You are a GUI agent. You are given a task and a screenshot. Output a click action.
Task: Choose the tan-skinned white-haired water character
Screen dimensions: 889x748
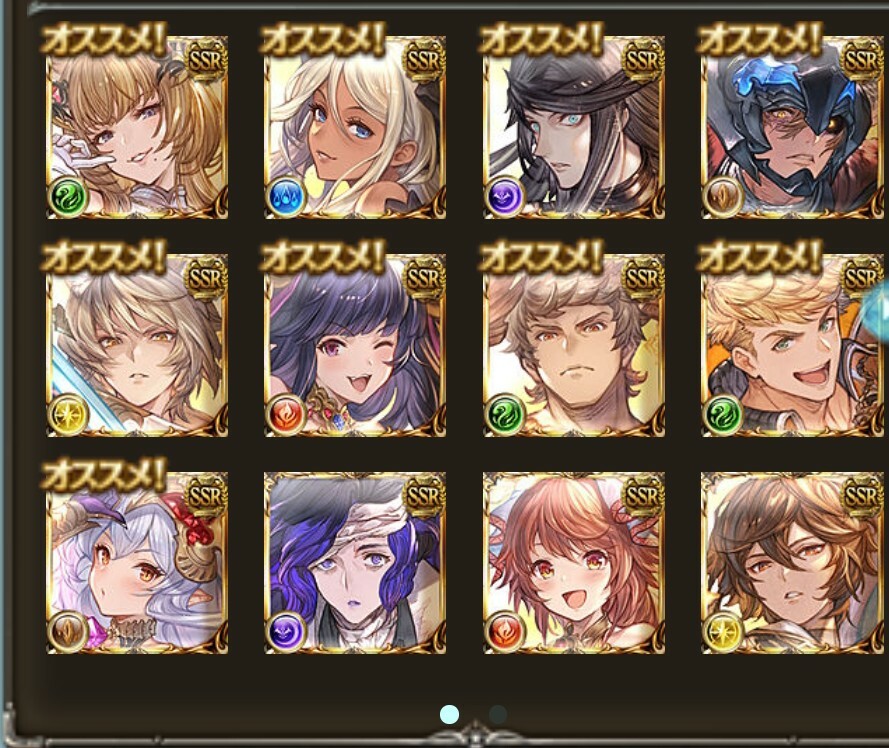pos(355,128)
